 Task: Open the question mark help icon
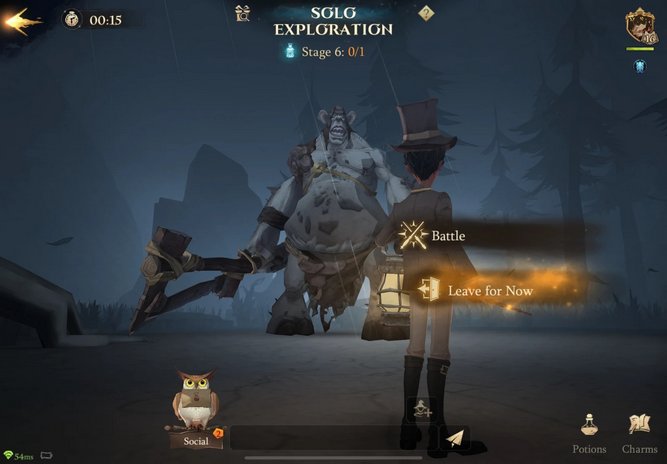point(426,13)
